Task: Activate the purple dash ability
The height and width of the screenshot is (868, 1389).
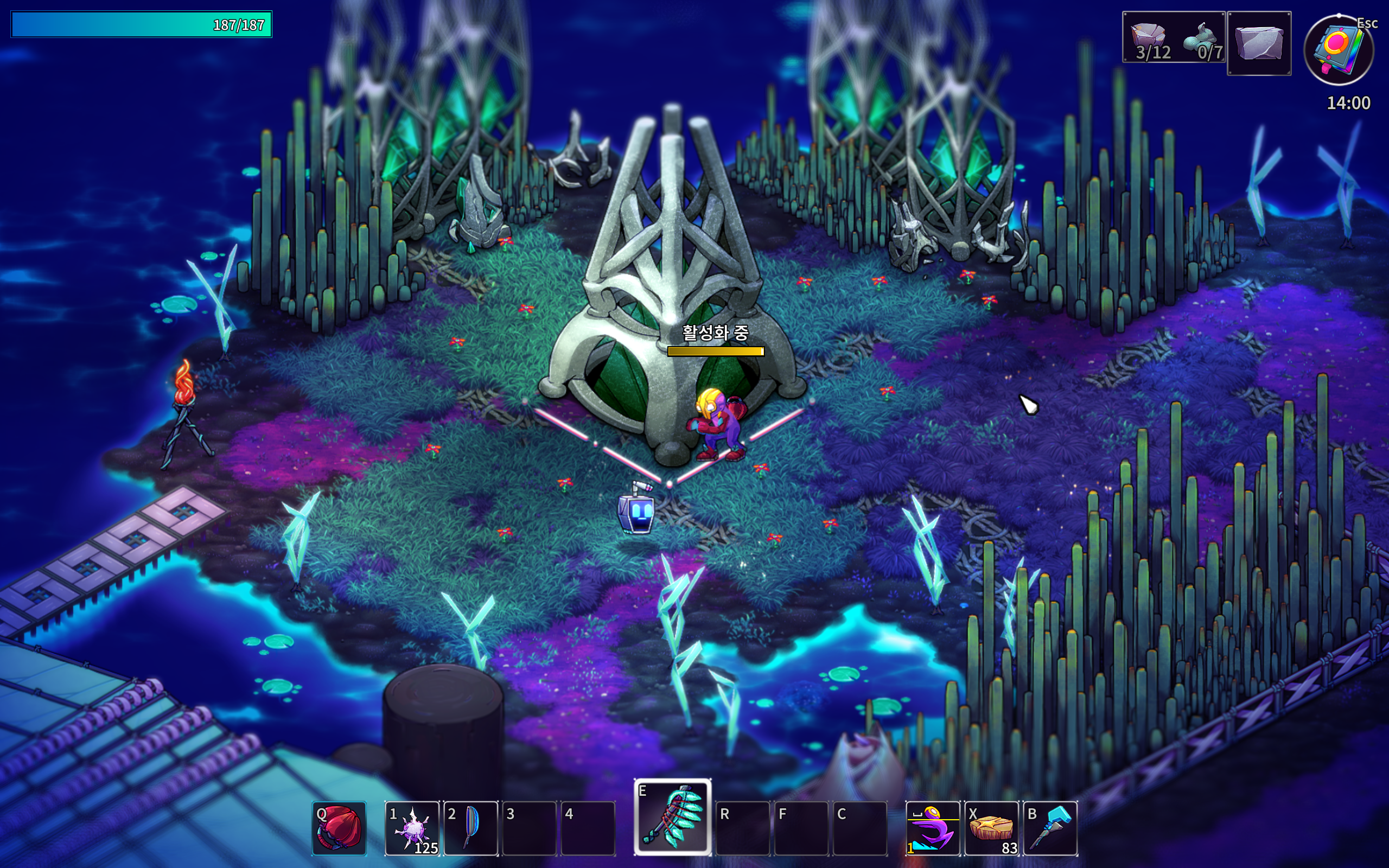Action: tap(933, 828)
